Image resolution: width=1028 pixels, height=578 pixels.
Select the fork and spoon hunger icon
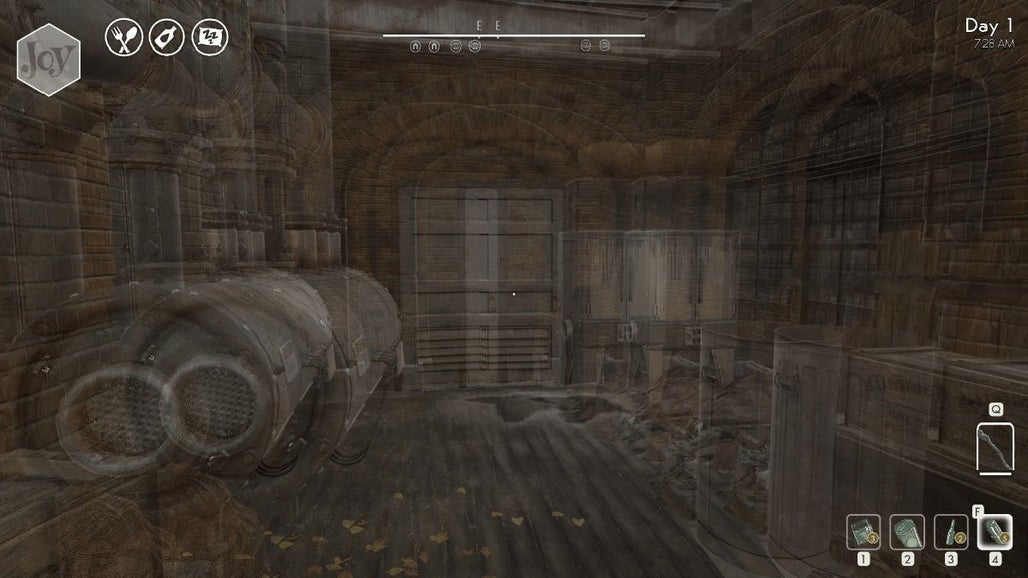point(123,38)
